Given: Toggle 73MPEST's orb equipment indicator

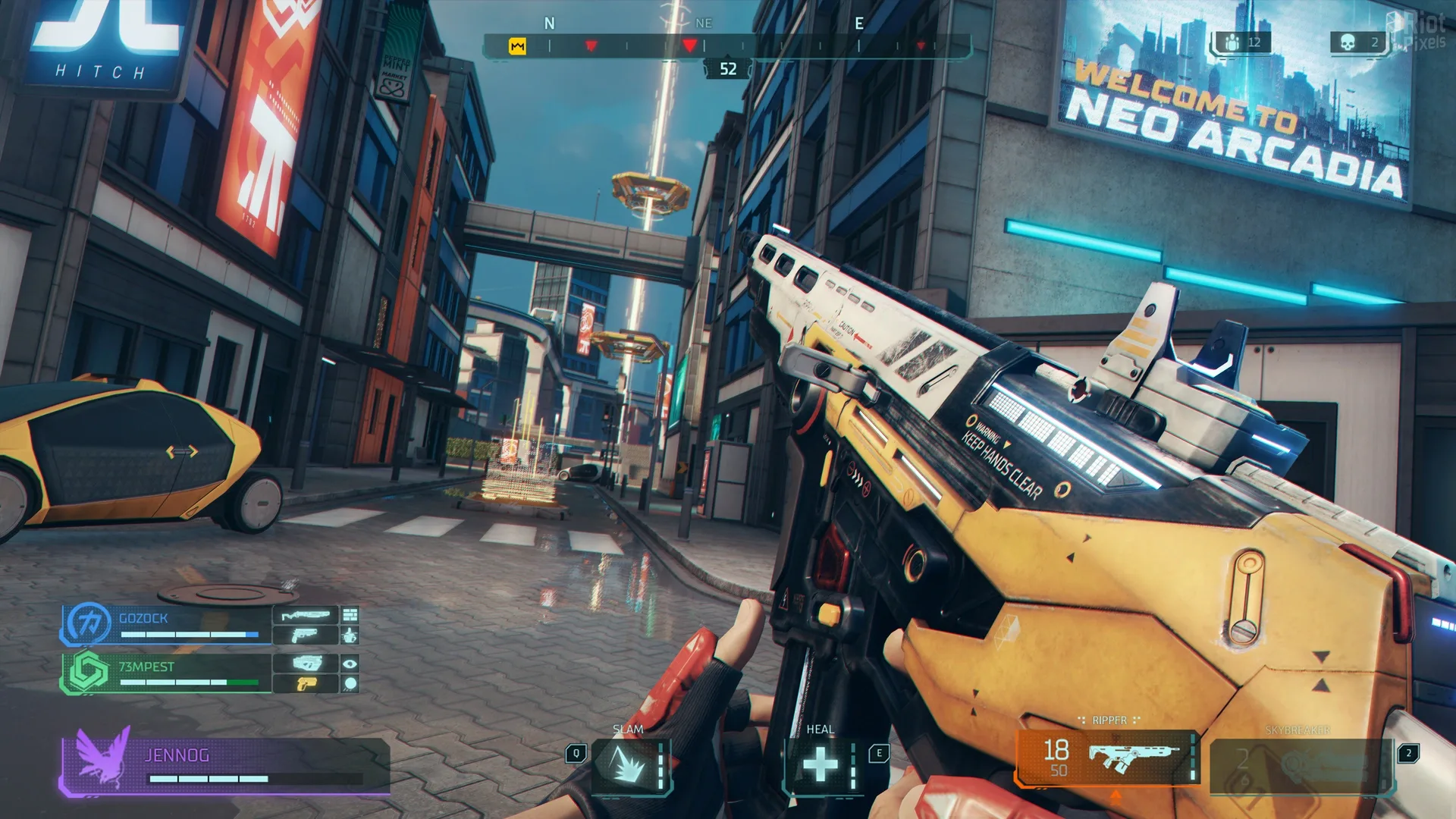Looking at the screenshot, I should pyautogui.click(x=350, y=683).
